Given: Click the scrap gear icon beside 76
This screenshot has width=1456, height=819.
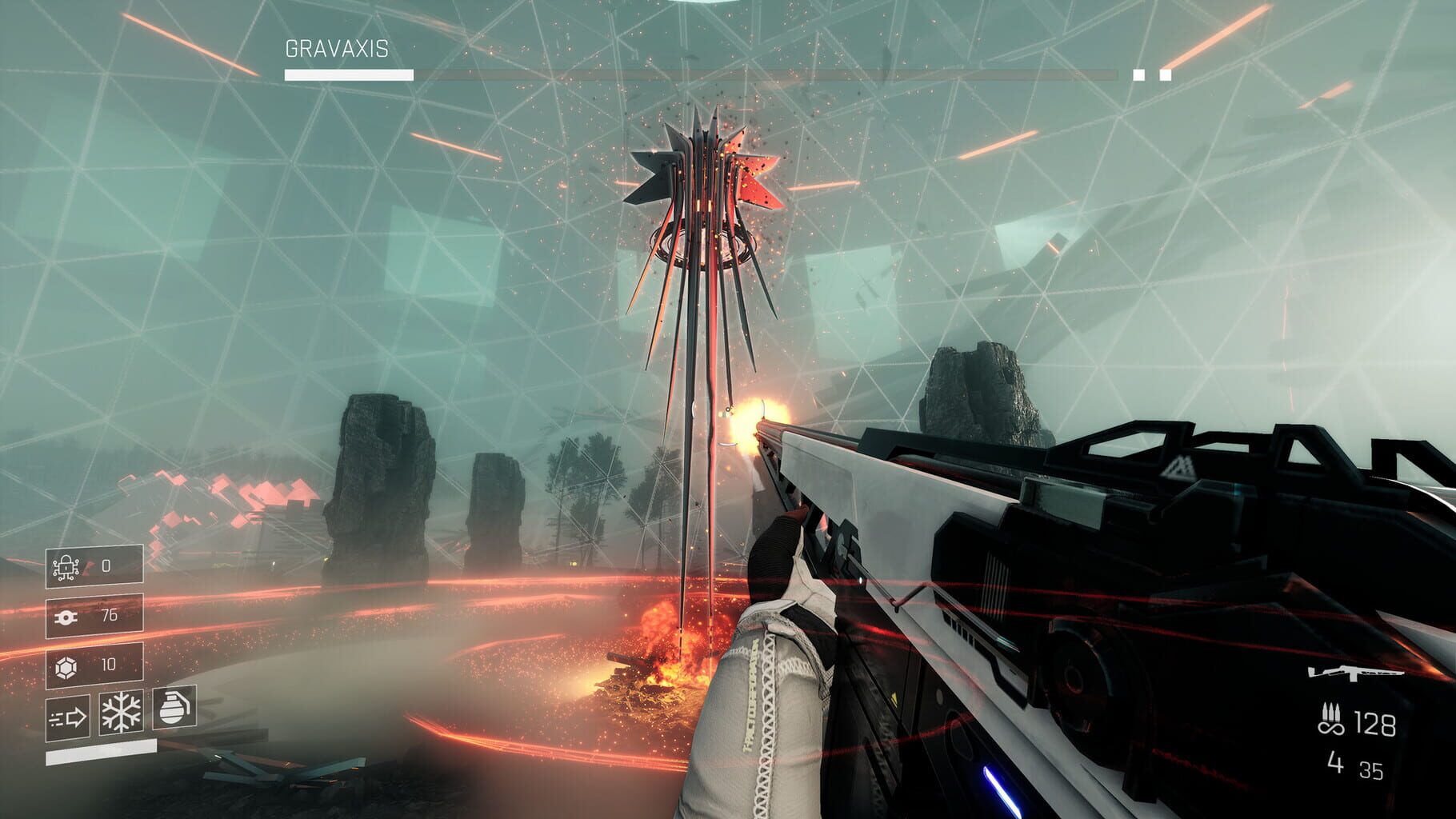Looking at the screenshot, I should (x=65, y=616).
